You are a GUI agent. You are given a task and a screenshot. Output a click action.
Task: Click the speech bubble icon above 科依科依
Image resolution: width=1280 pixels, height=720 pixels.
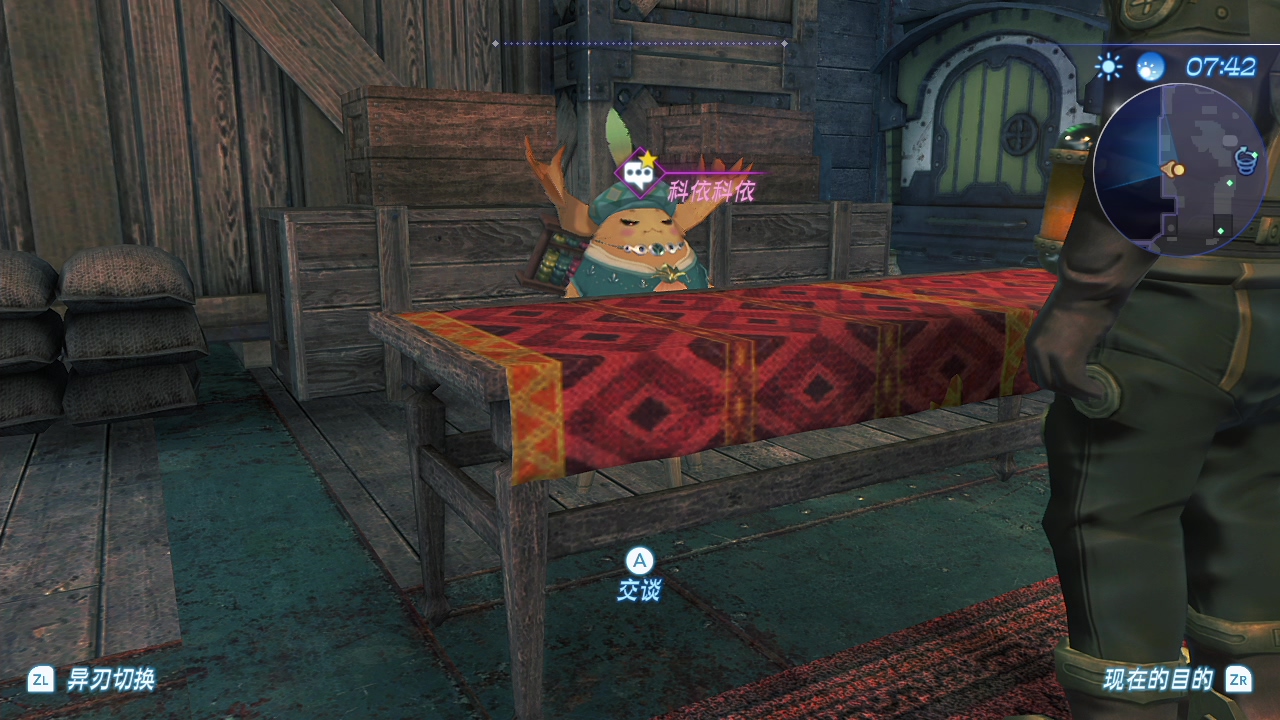(639, 174)
